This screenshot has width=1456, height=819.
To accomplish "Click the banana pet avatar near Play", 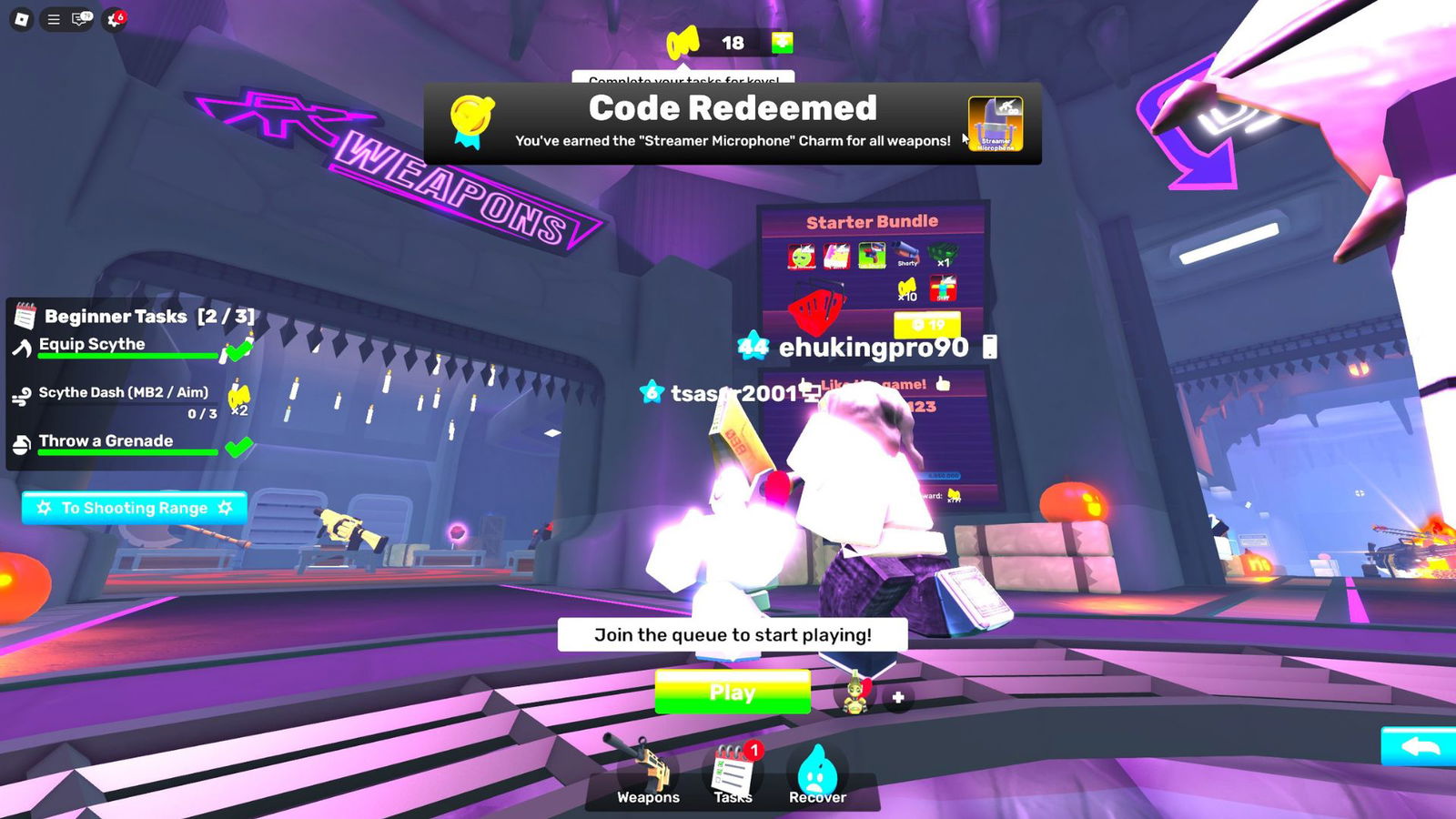I will [x=854, y=697].
